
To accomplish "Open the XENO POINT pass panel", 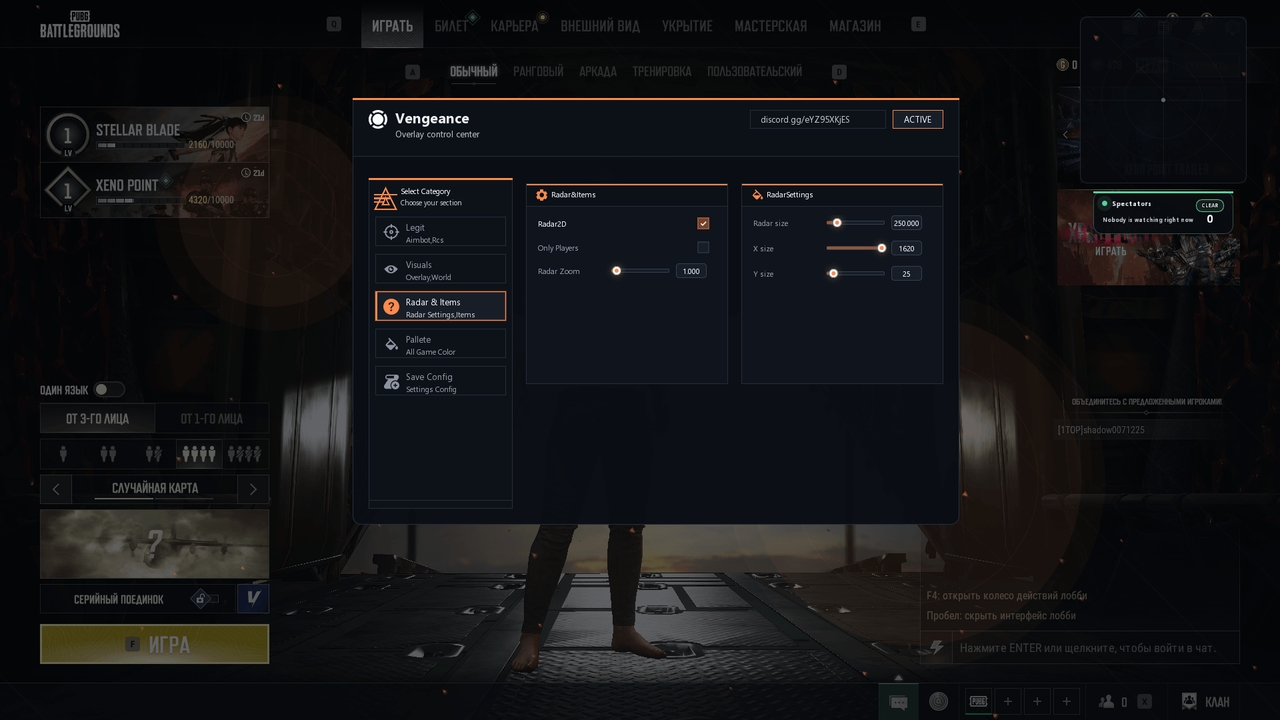I will (154, 190).
